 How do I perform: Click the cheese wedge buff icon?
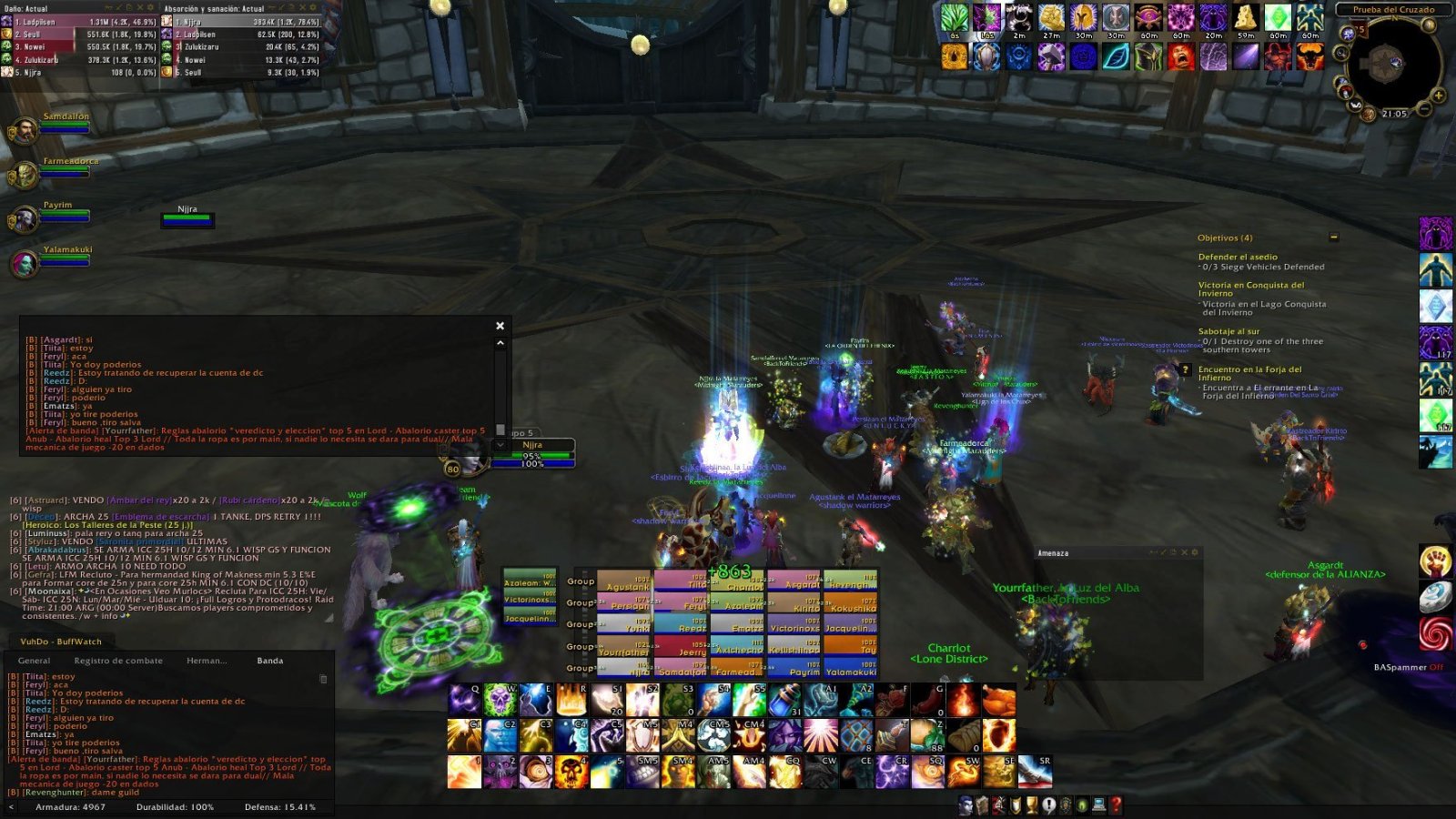click(1246, 18)
